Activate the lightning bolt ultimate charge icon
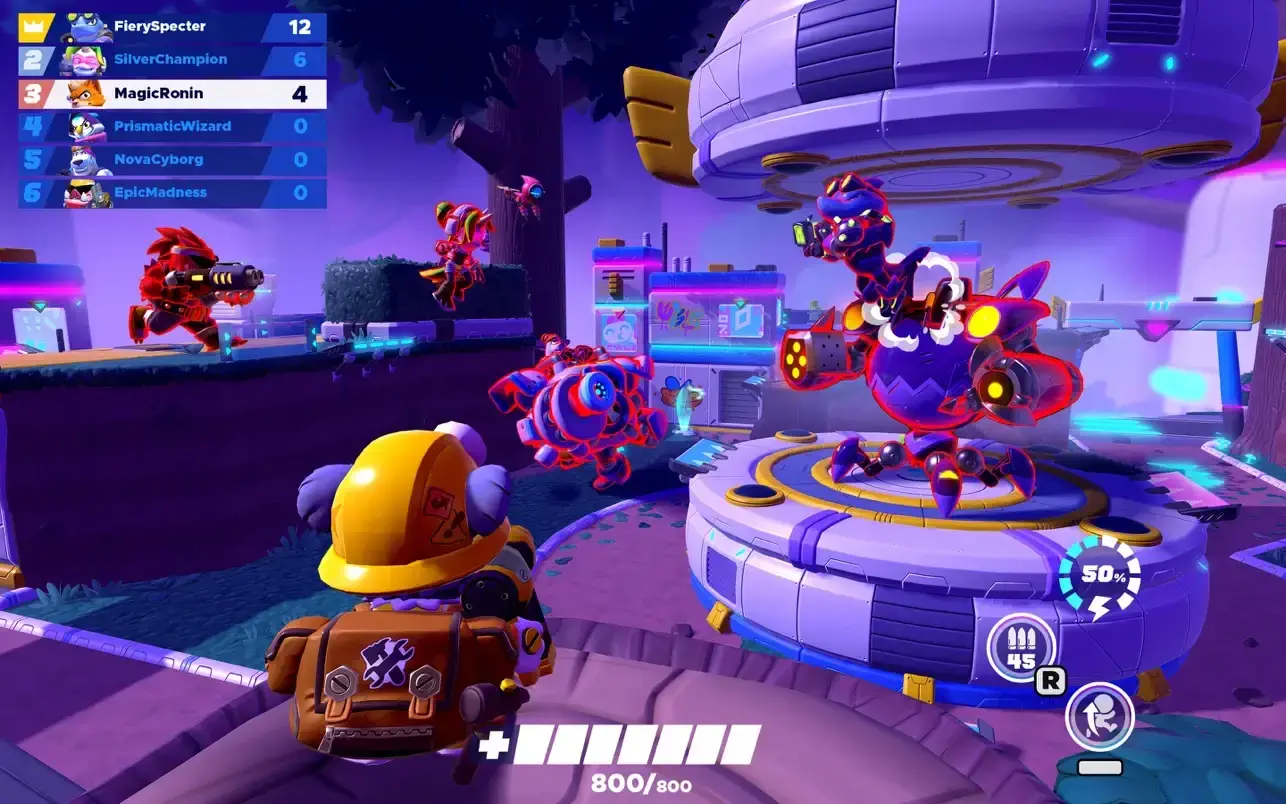The image size is (1286, 804). [x=1099, y=579]
